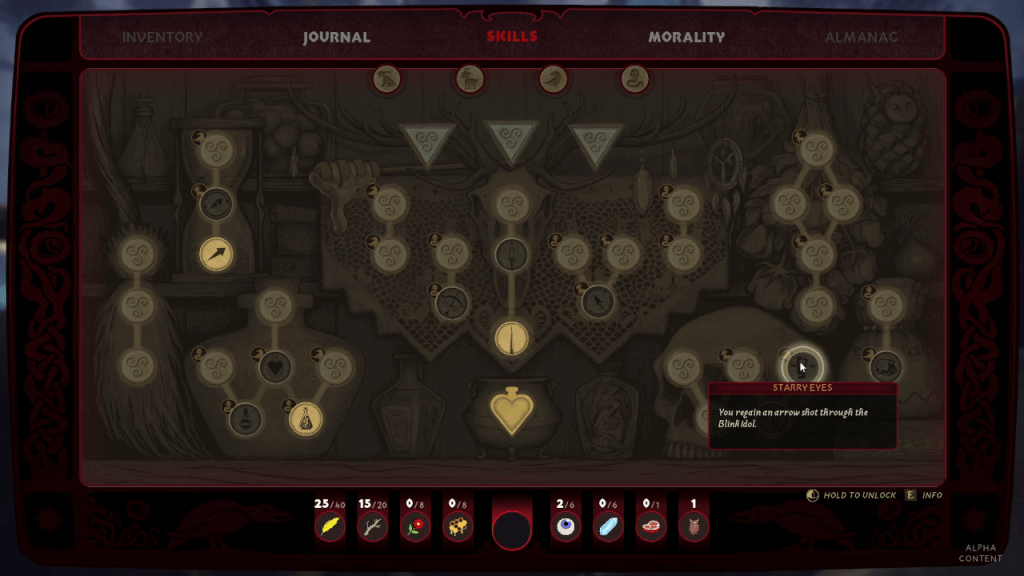Screen dimensions: 1024x576
Task: Select the Skills tab
Action: point(512,37)
